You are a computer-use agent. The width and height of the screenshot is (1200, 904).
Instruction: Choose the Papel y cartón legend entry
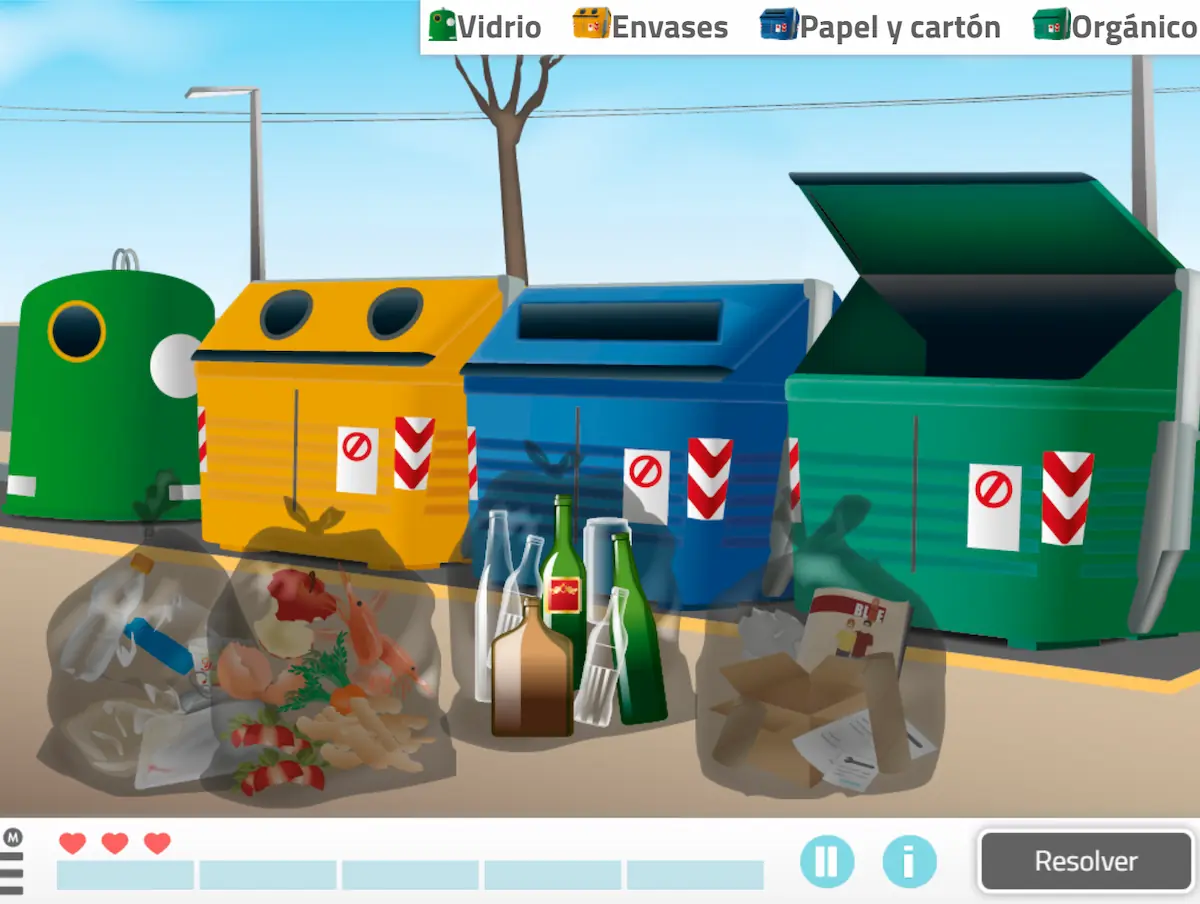[881, 26]
